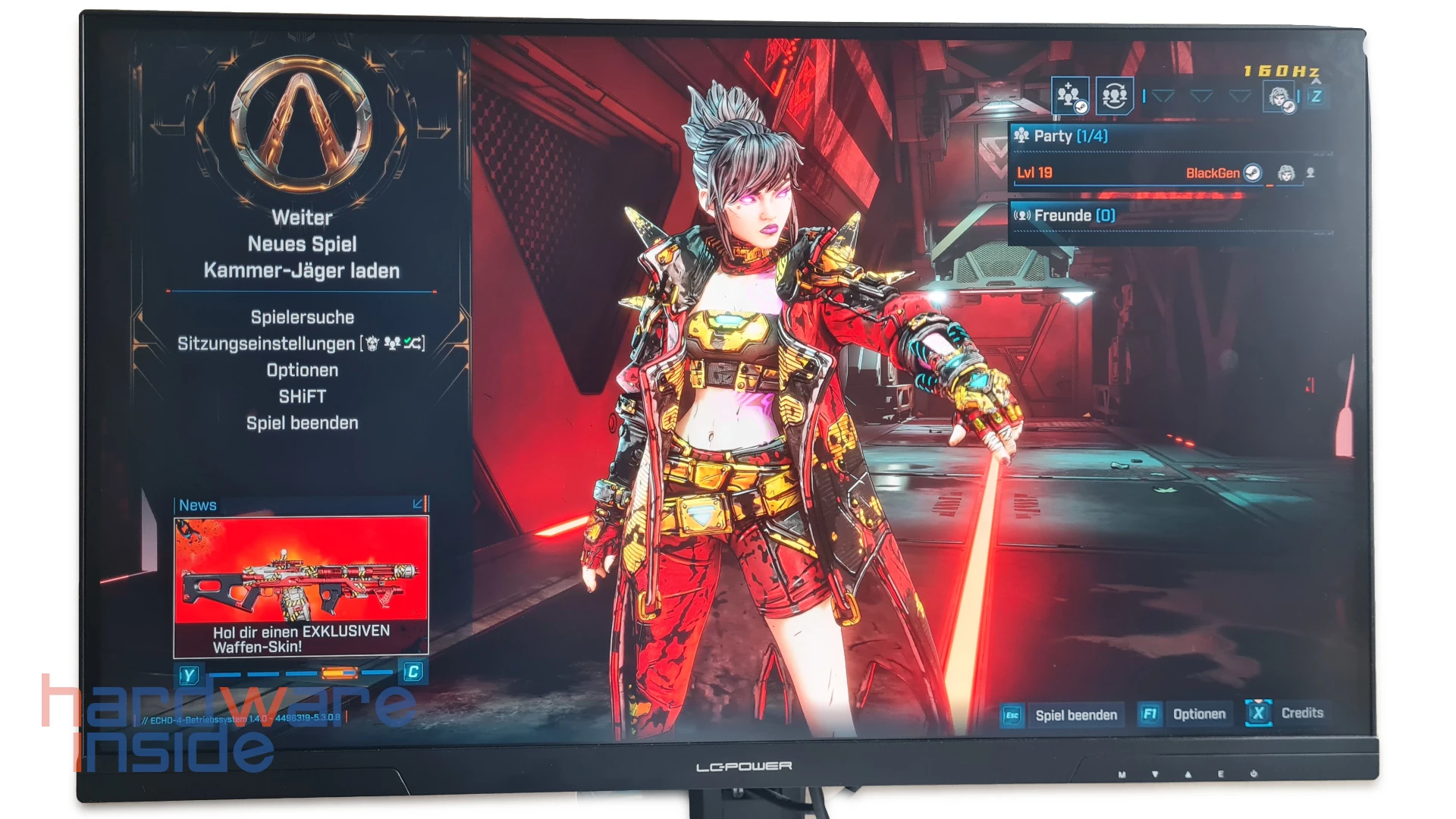Show the Credits
This screenshot has width=1456, height=819.
(x=1301, y=713)
